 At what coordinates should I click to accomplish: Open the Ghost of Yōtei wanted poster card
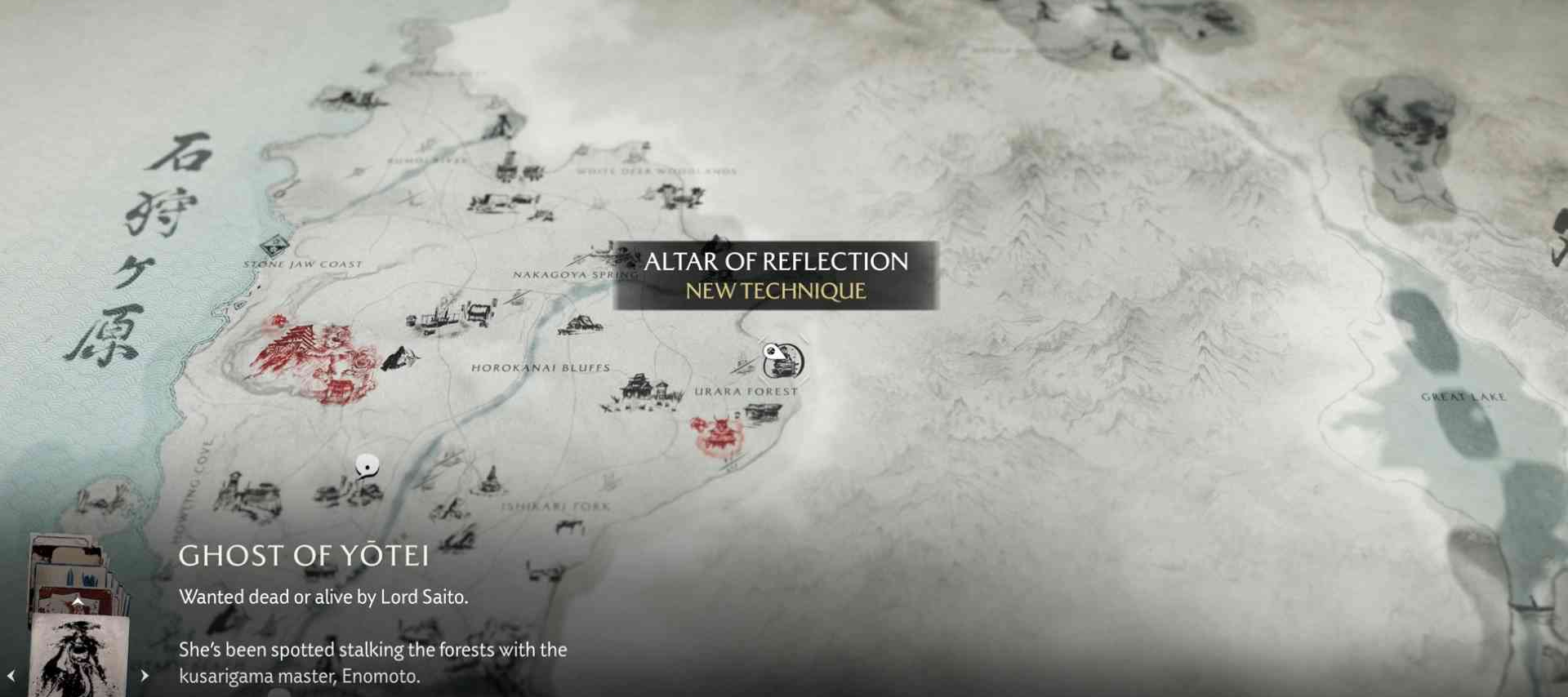(78, 655)
